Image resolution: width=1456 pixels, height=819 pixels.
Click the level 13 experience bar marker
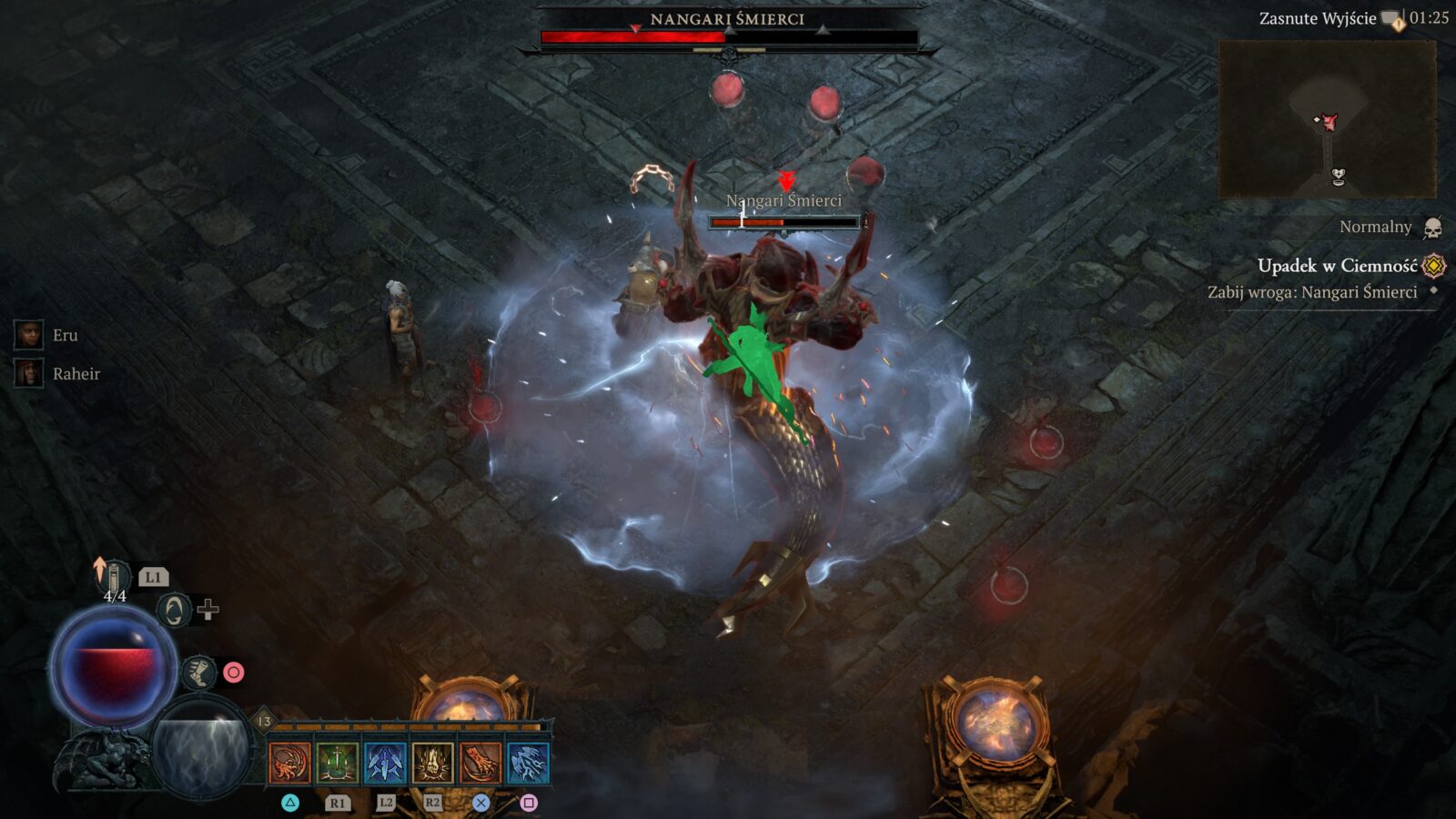(264, 719)
